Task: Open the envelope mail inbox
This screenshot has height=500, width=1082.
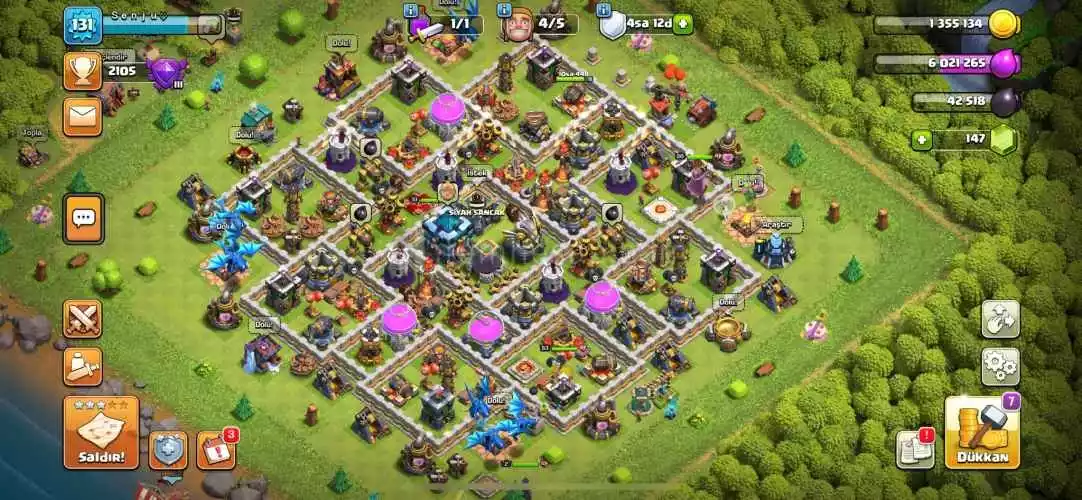Action: click(x=83, y=116)
